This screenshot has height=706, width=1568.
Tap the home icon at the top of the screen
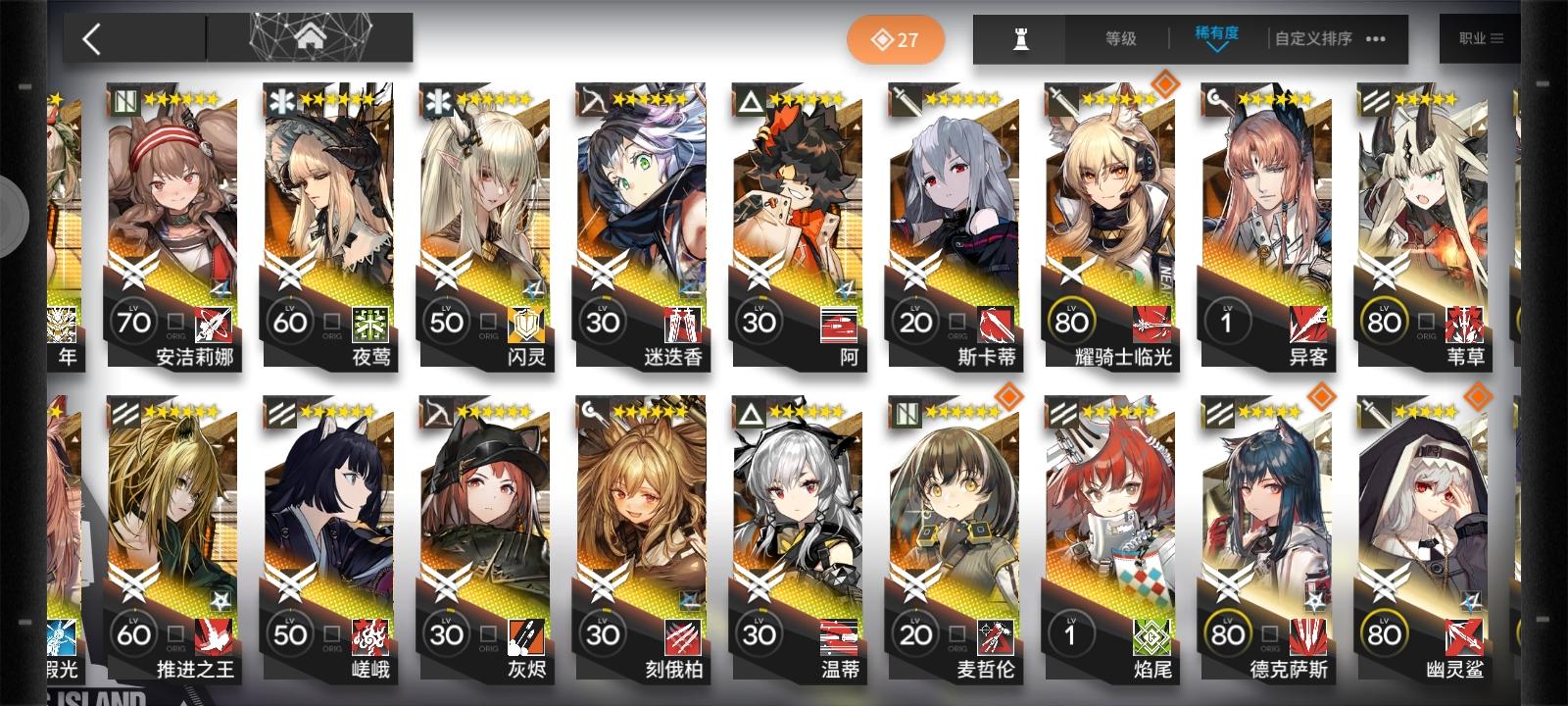[x=314, y=36]
